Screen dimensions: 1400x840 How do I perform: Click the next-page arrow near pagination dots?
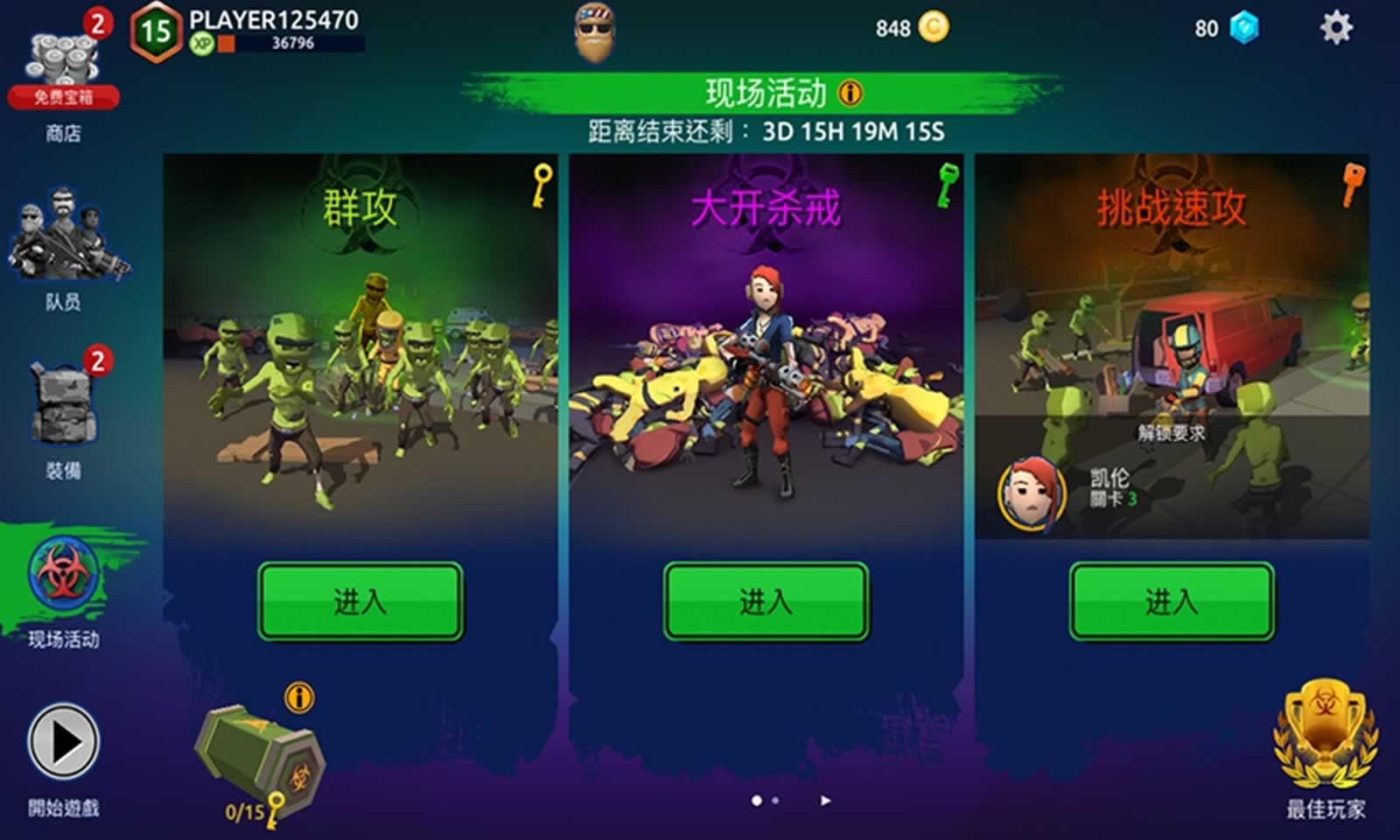(826, 799)
